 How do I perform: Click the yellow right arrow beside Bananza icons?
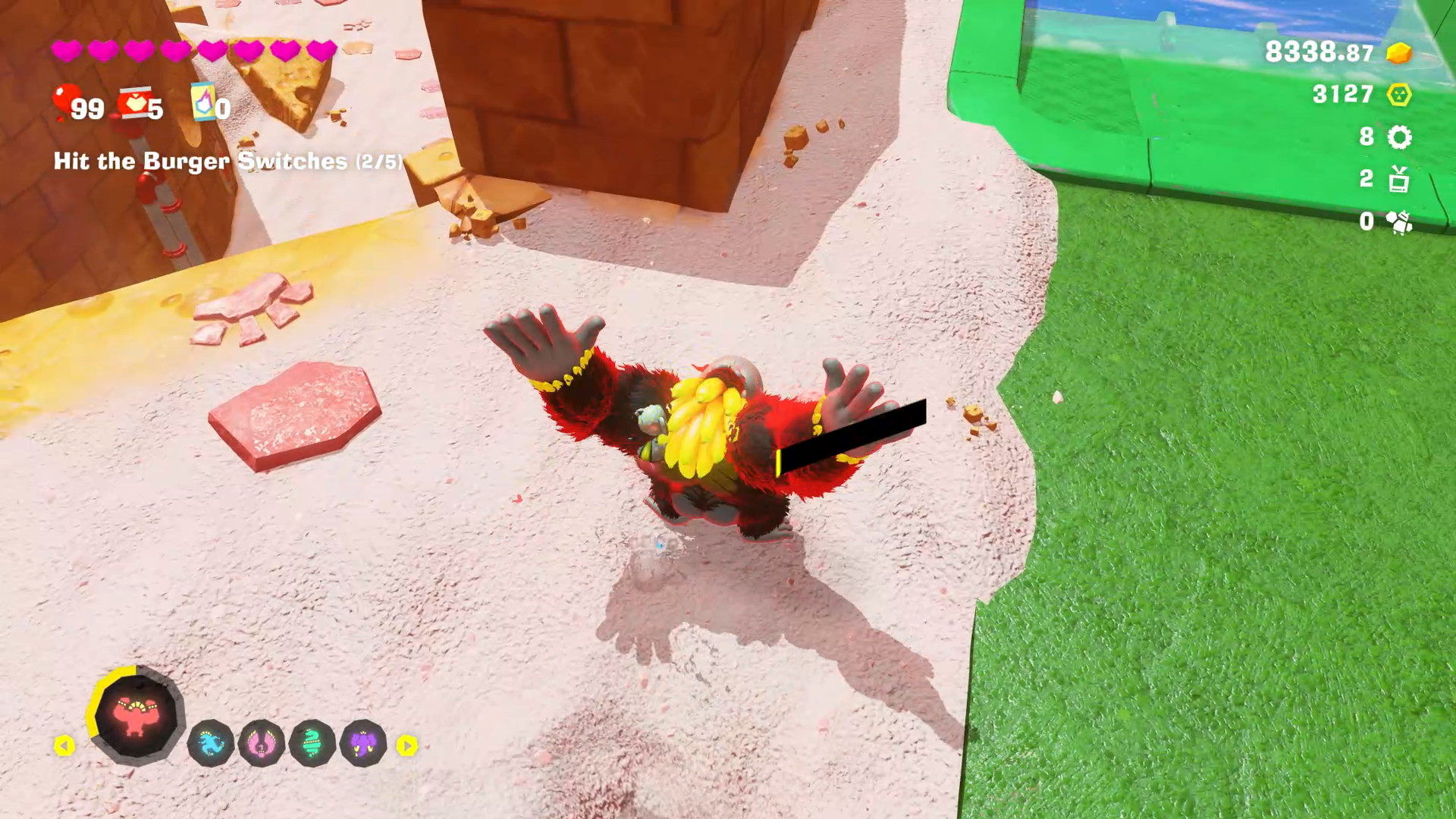(x=407, y=745)
